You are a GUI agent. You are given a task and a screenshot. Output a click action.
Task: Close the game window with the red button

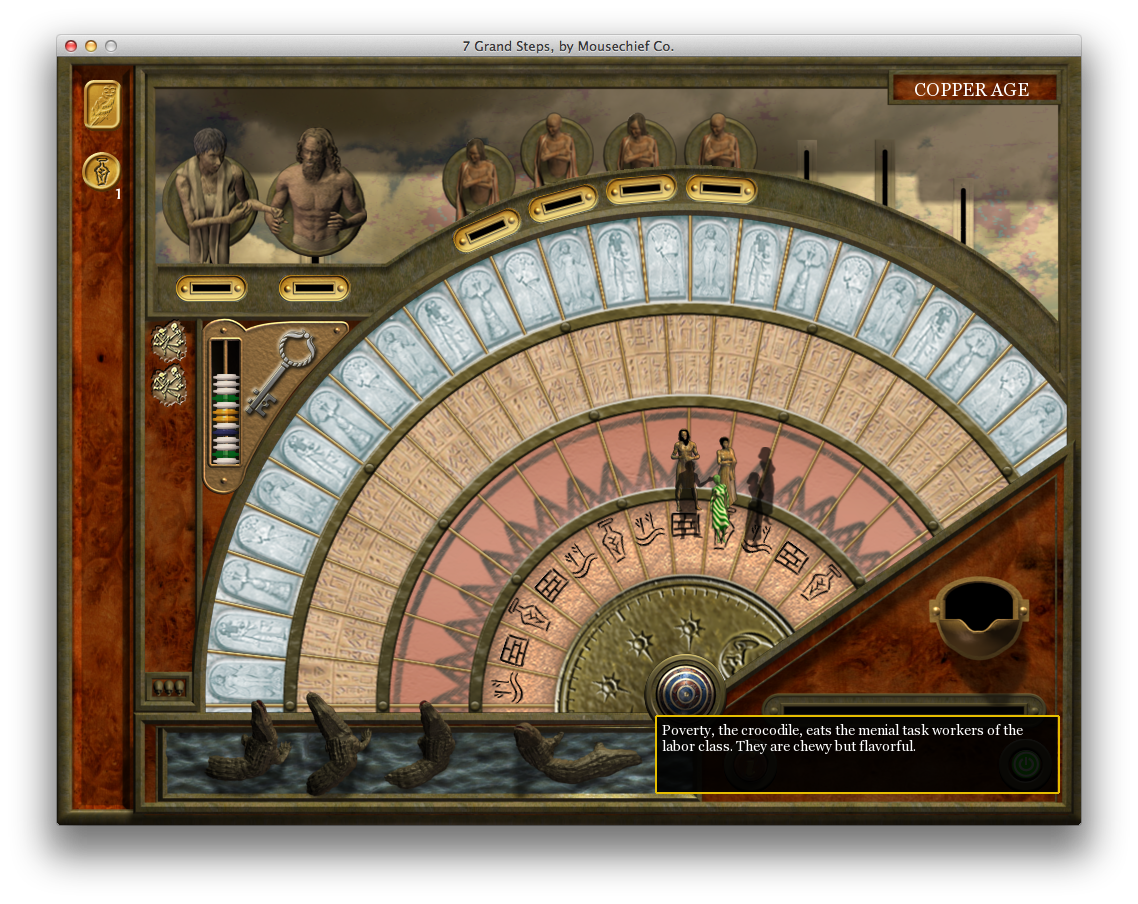(71, 46)
